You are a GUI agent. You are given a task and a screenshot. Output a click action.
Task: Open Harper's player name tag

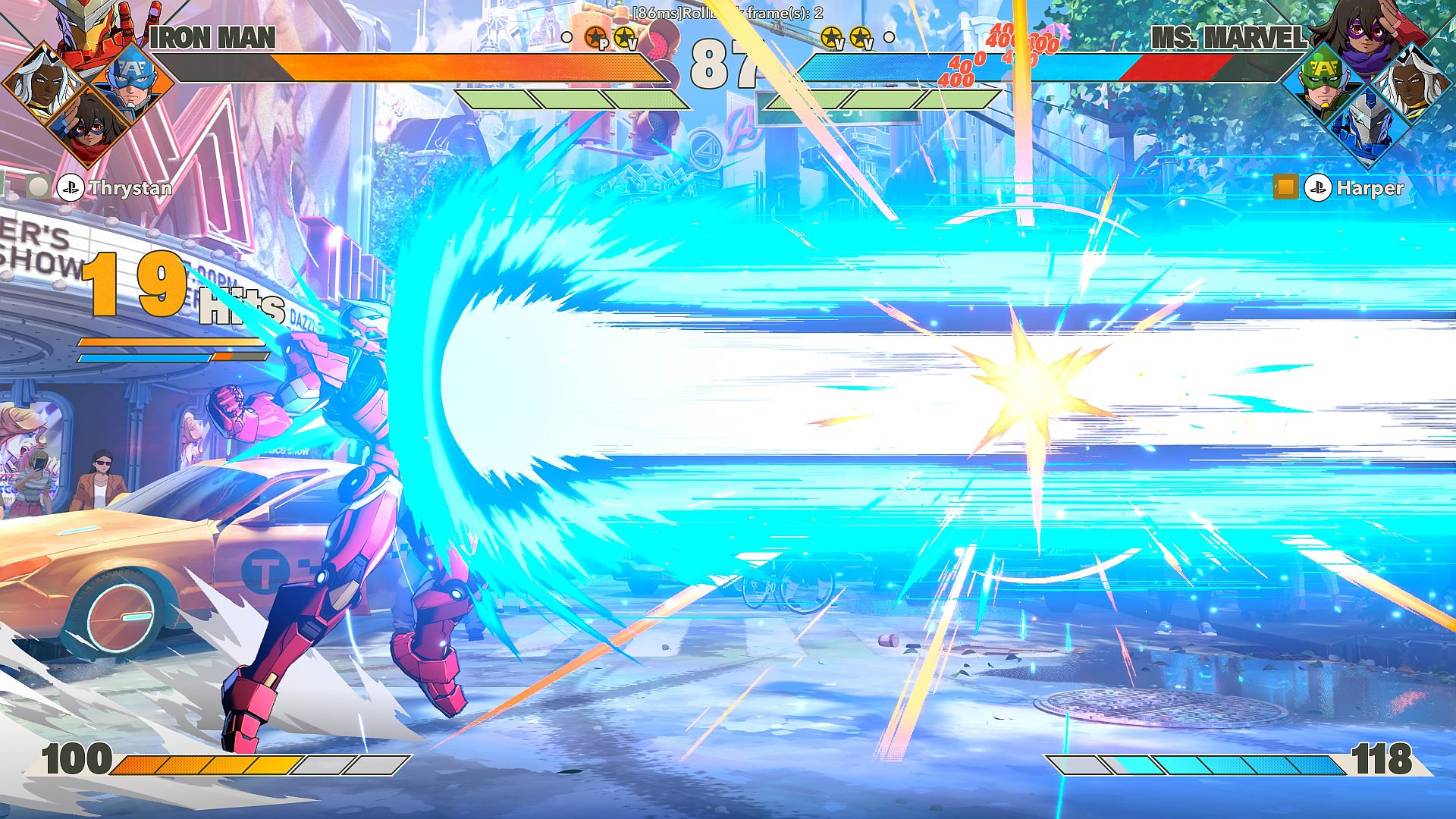[x=1370, y=188]
